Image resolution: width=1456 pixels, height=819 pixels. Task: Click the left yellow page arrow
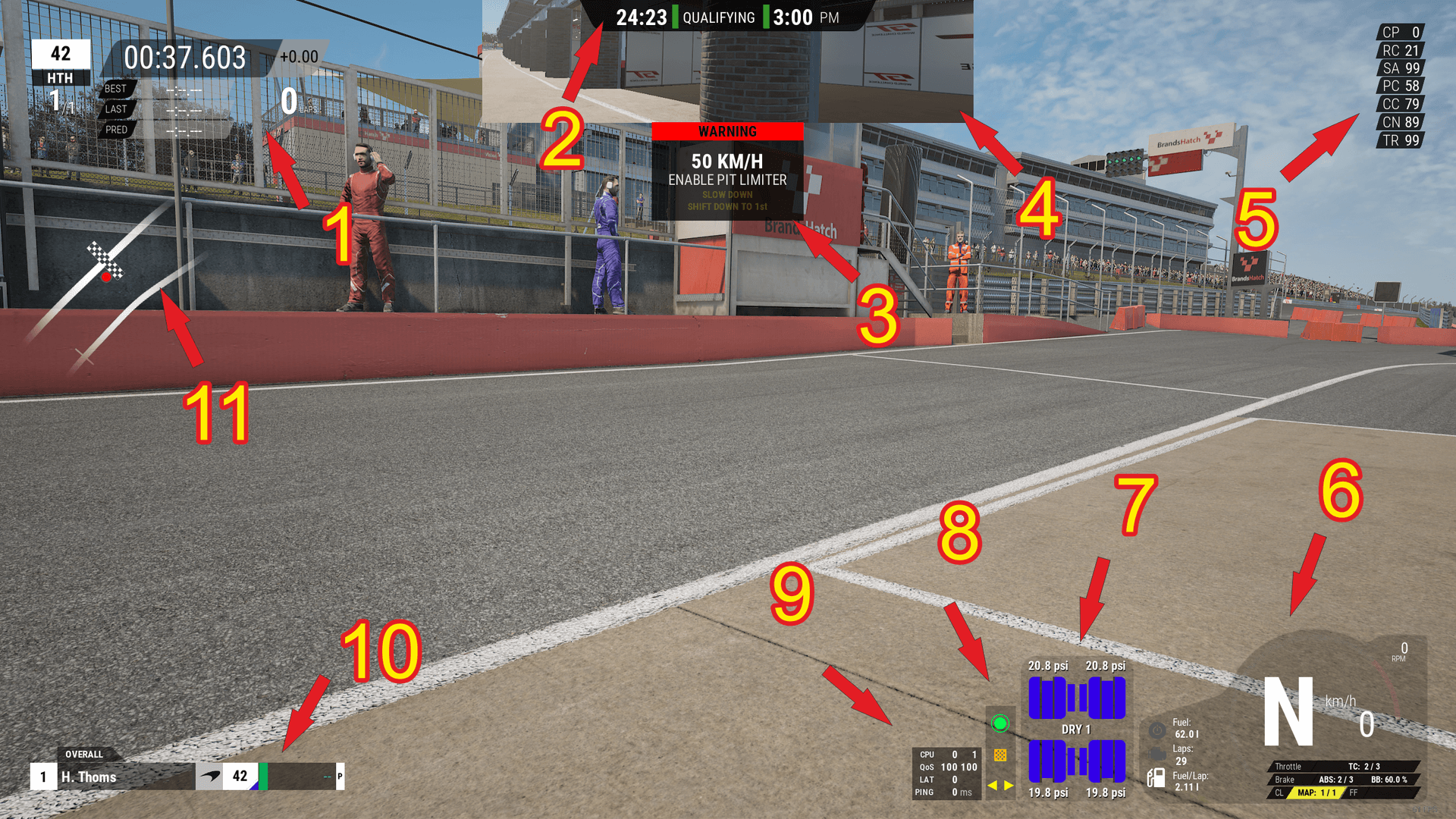[x=993, y=786]
